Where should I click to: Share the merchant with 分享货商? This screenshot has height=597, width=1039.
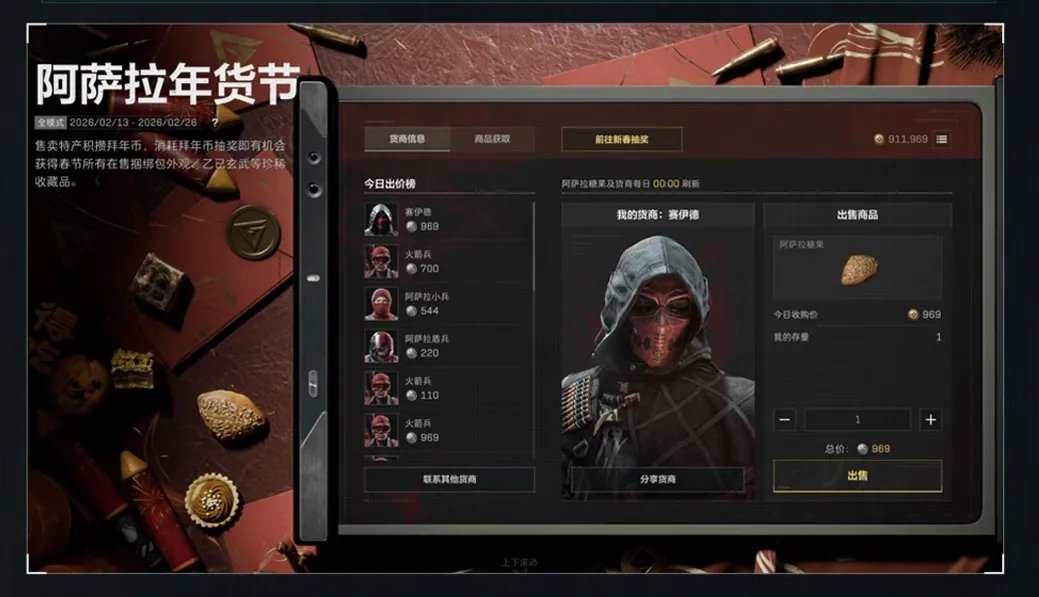[657, 480]
